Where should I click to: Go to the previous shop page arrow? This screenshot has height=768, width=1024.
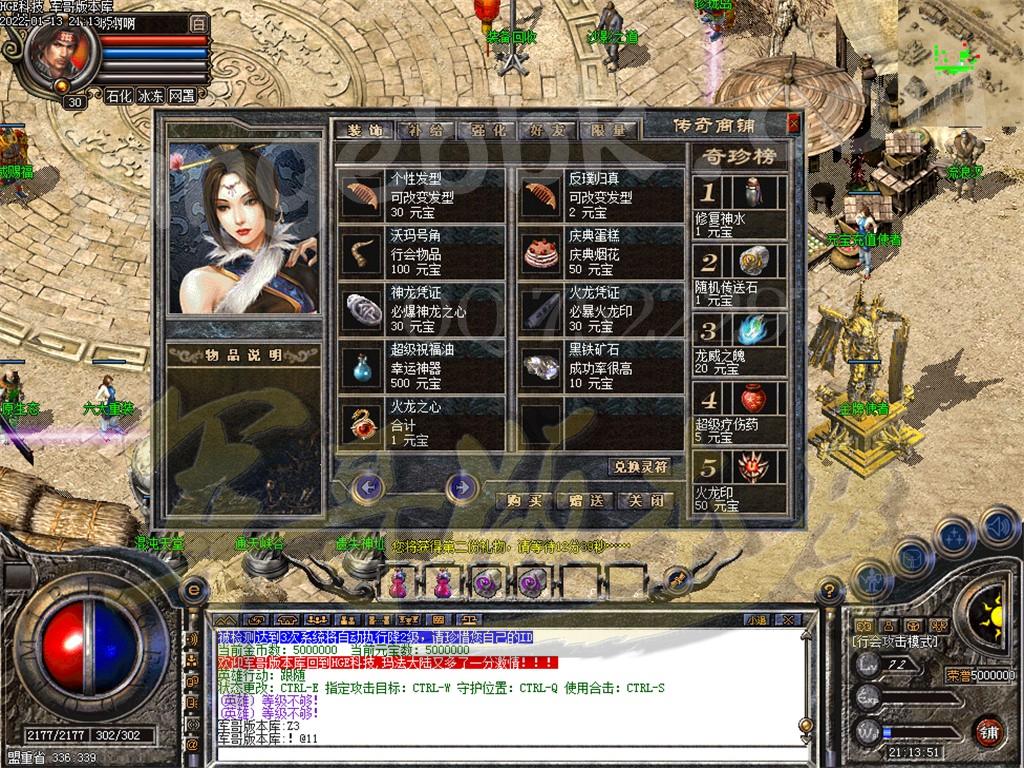tap(370, 487)
